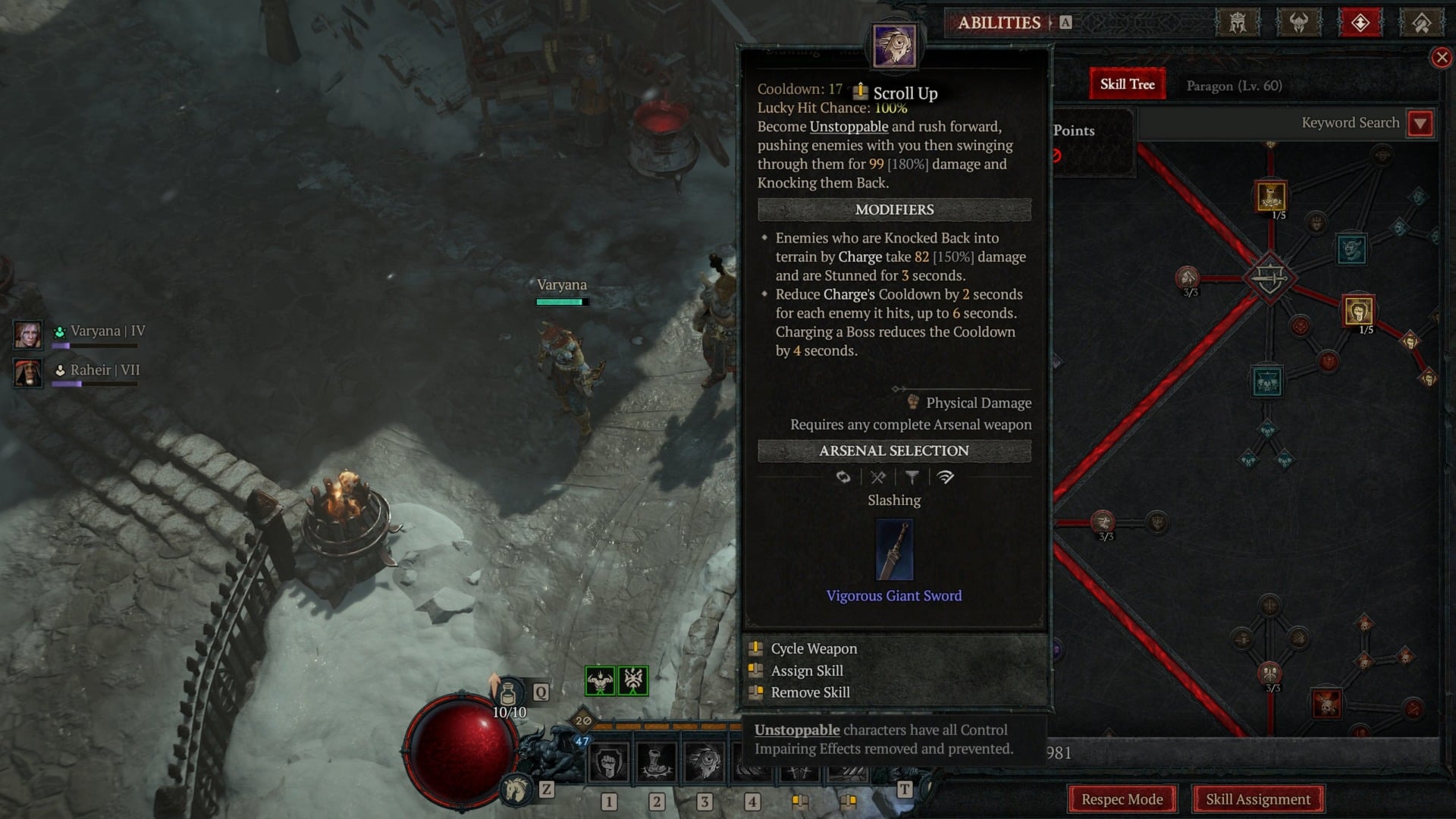Click the crossed axes arsenal icon
Image resolution: width=1456 pixels, height=819 pixels.
[x=877, y=478]
